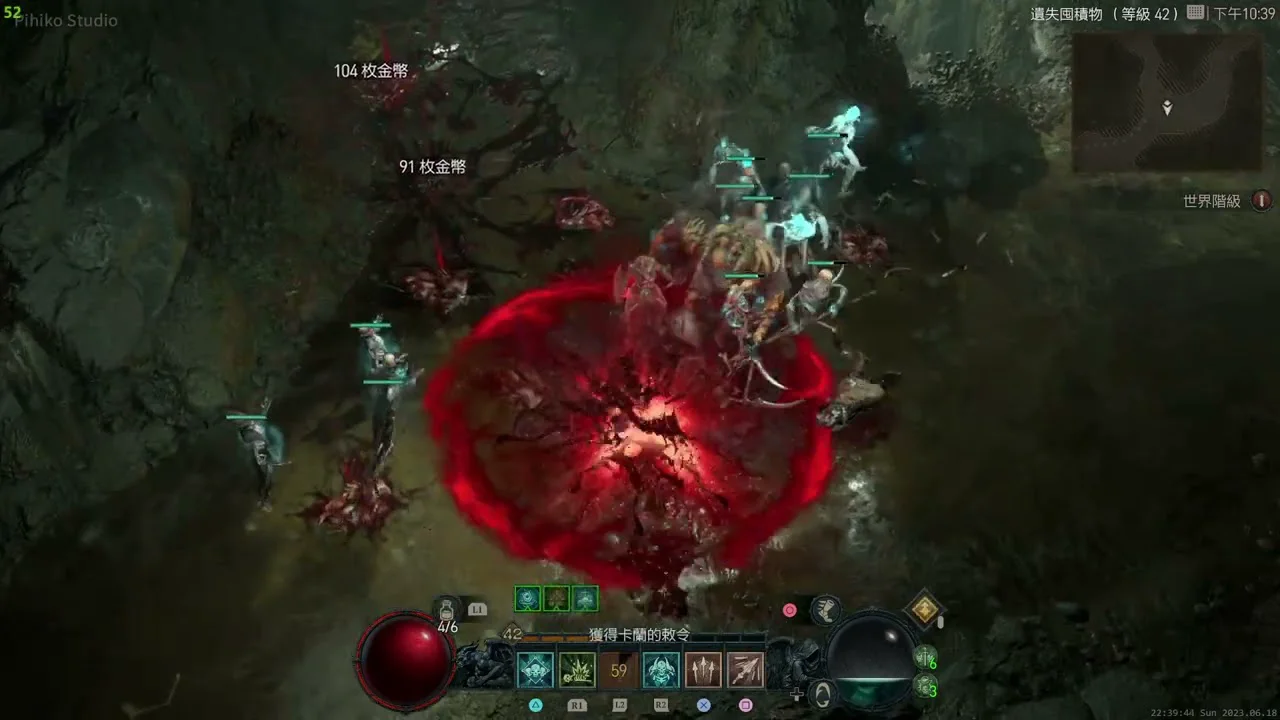Activate the teal skull-on-diamond skill

pyautogui.click(x=535, y=670)
